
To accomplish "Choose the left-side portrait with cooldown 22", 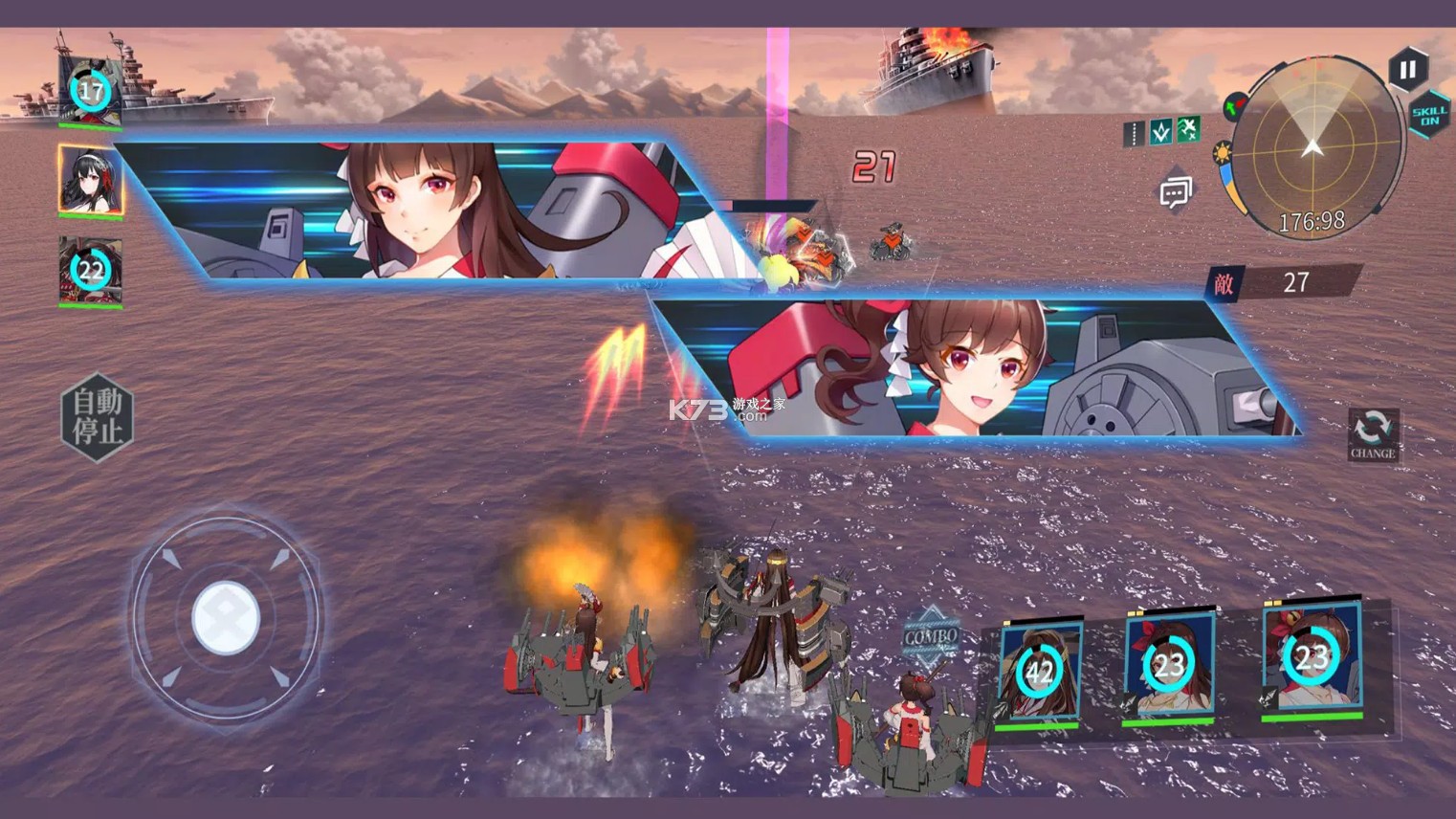I will tap(91, 271).
